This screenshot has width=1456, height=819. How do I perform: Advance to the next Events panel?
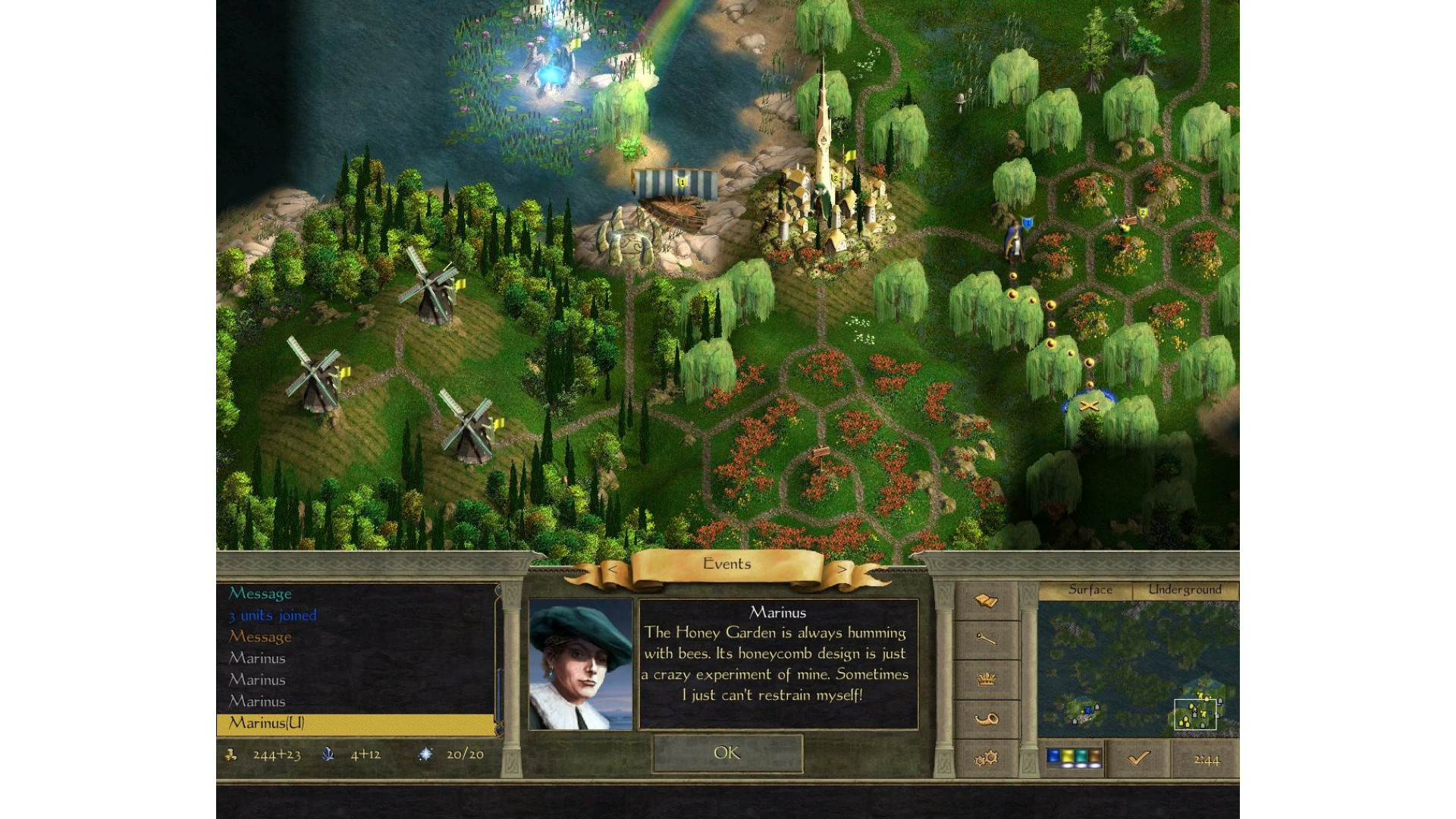pos(842,569)
